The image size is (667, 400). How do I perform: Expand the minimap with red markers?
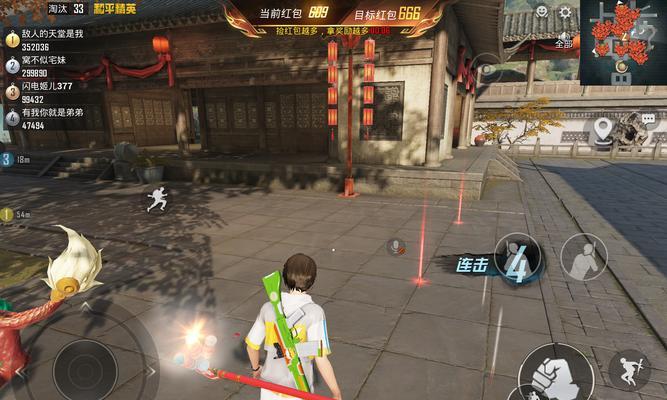(623, 41)
